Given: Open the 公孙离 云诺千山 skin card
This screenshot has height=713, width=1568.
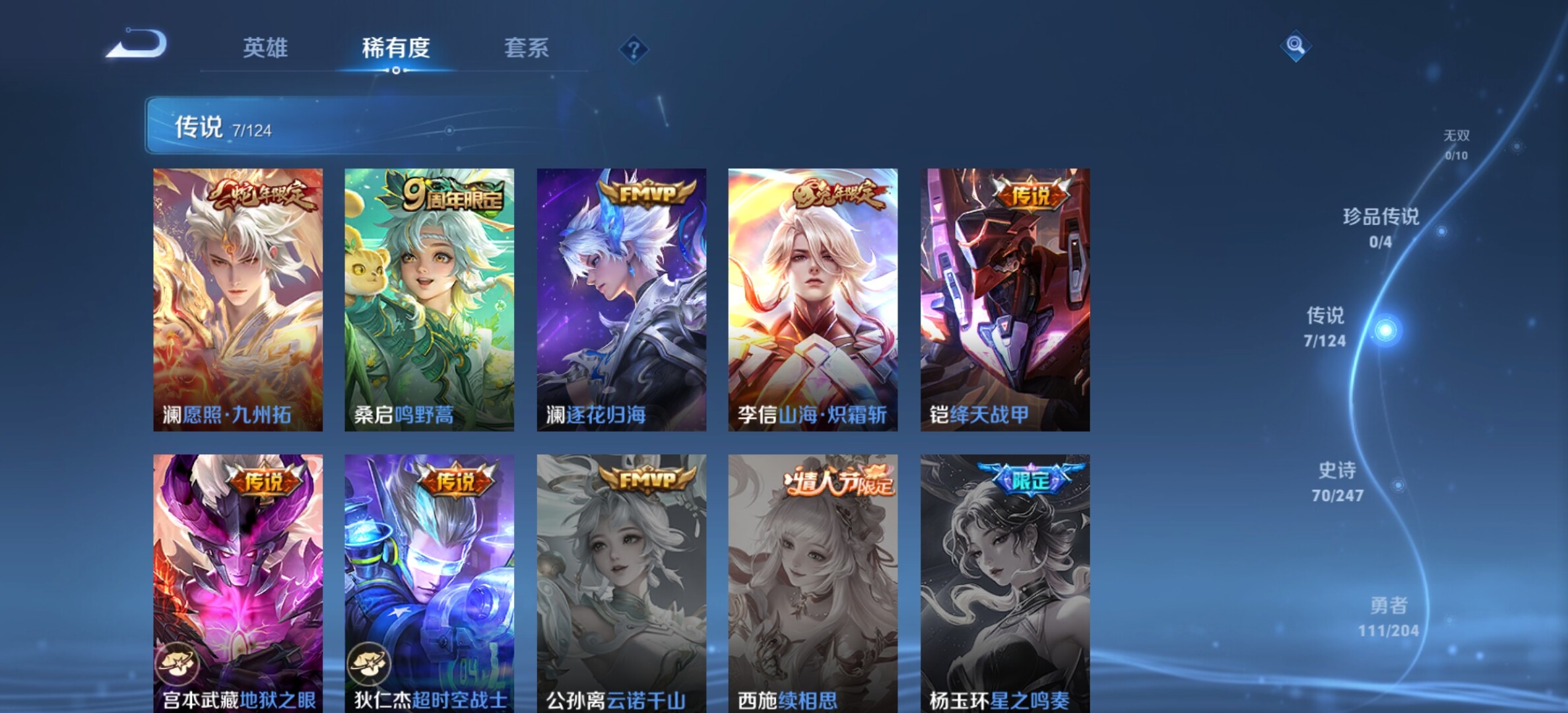Looking at the screenshot, I should point(621,582).
